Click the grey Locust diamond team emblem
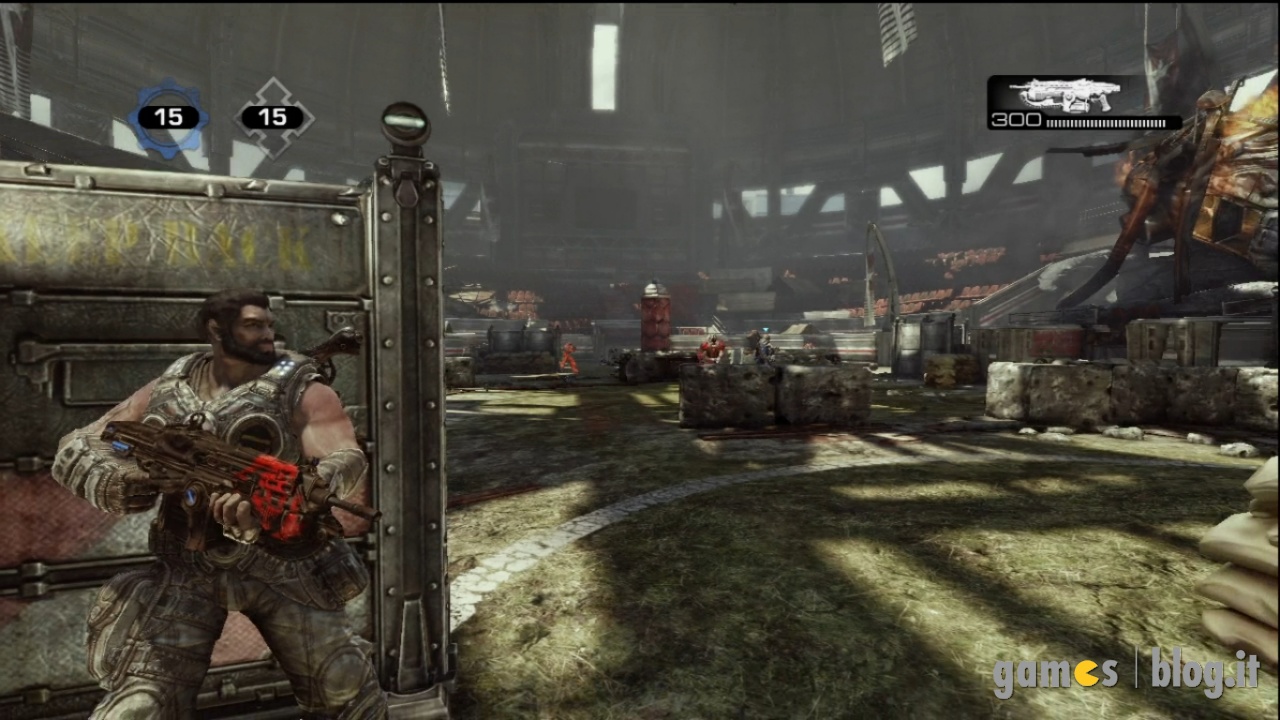The height and width of the screenshot is (720, 1280). coord(273,118)
